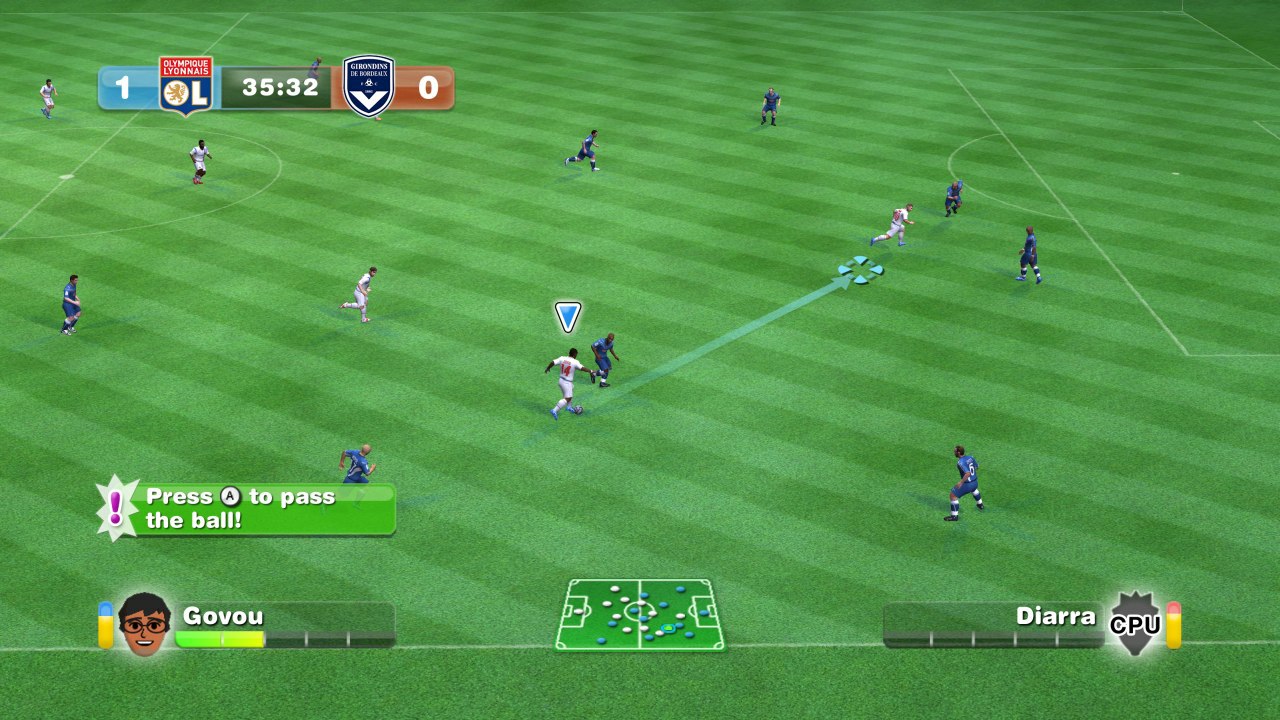Expand the match clock showing 35:32

pyautogui.click(x=282, y=87)
